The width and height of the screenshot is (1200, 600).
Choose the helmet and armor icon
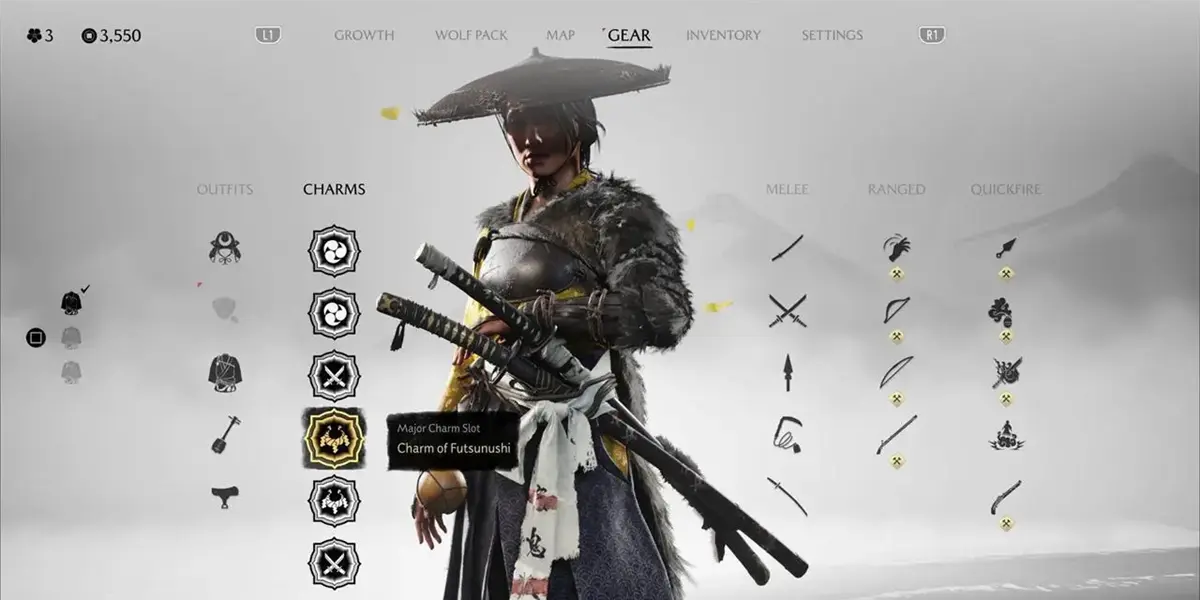pyautogui.click(x=225, y=247)
